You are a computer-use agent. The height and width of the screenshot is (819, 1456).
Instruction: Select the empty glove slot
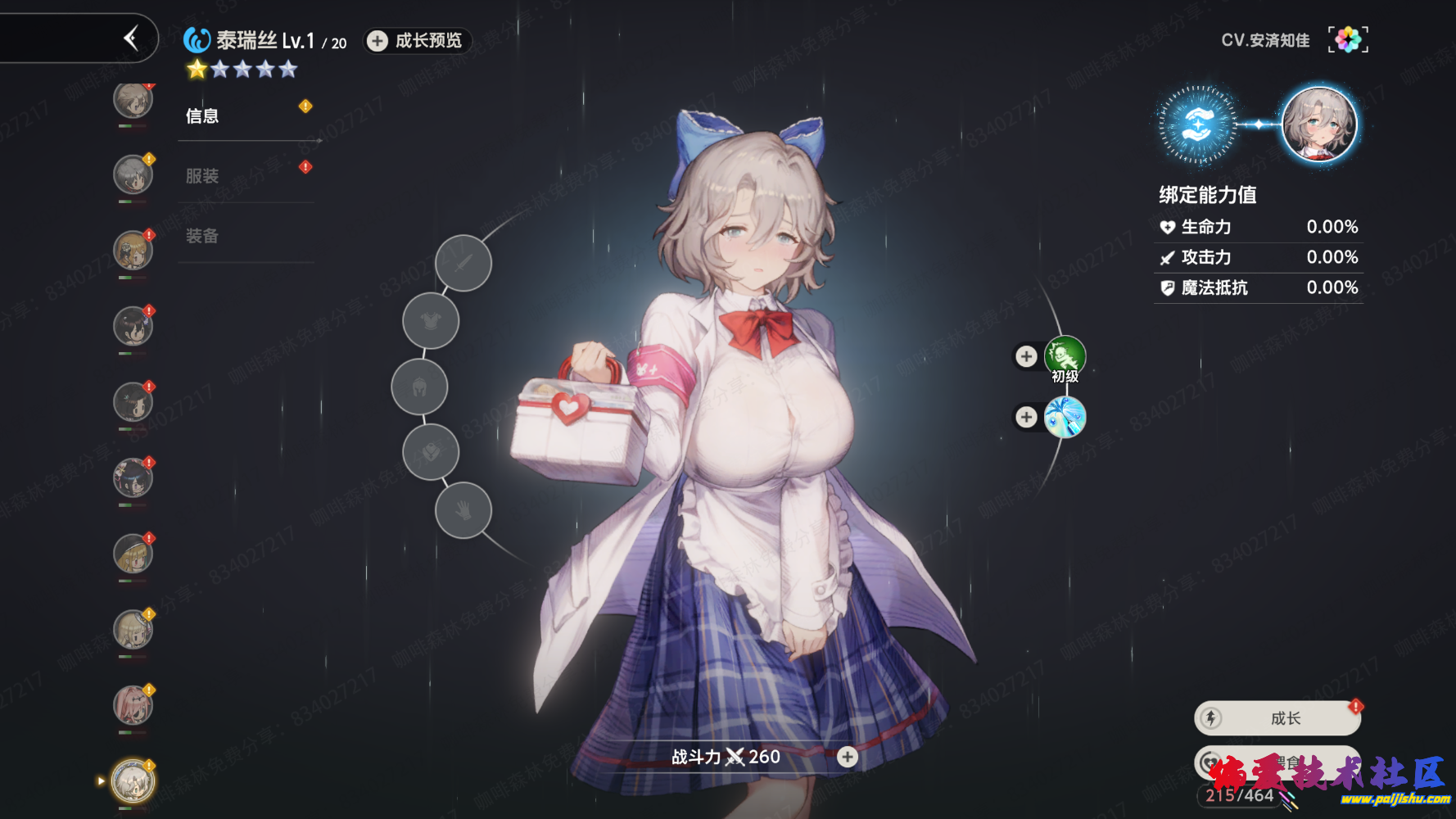click(463, 511)
